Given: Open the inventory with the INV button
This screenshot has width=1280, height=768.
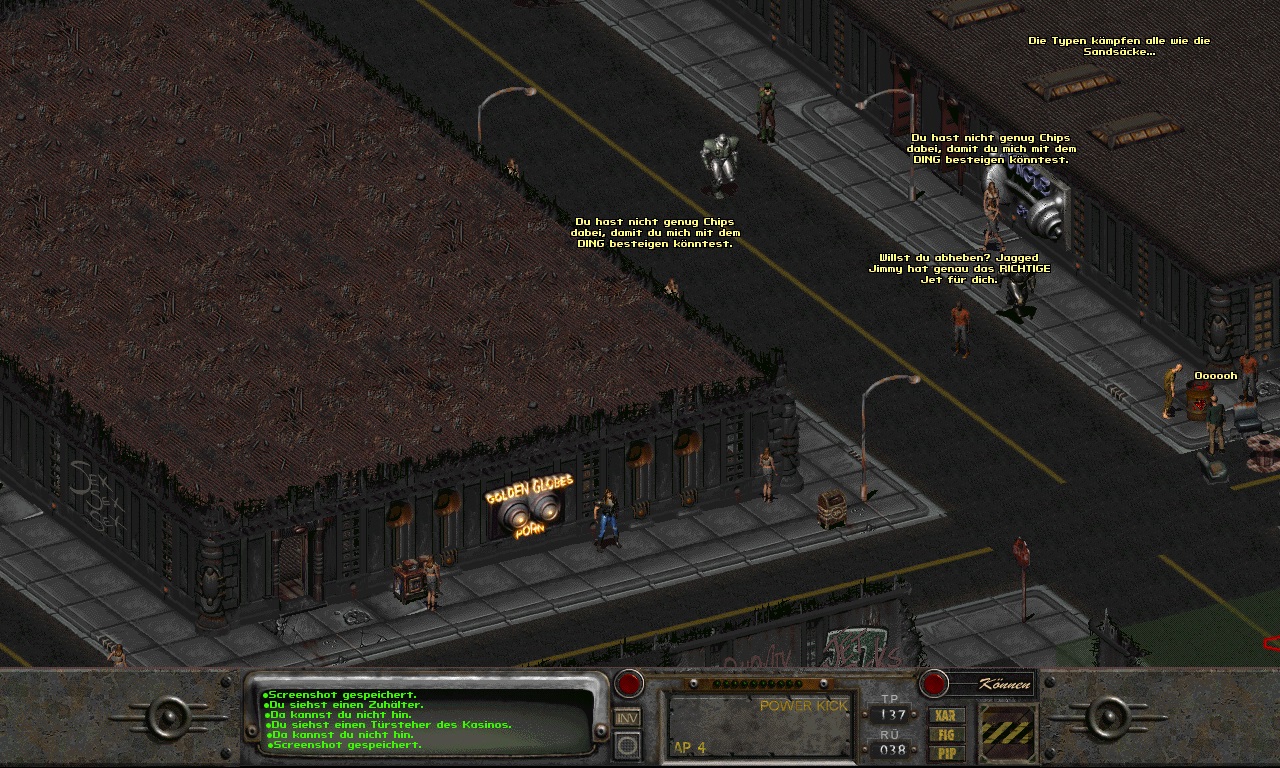Looking at the screenshot, I should (x=627, y=717).
